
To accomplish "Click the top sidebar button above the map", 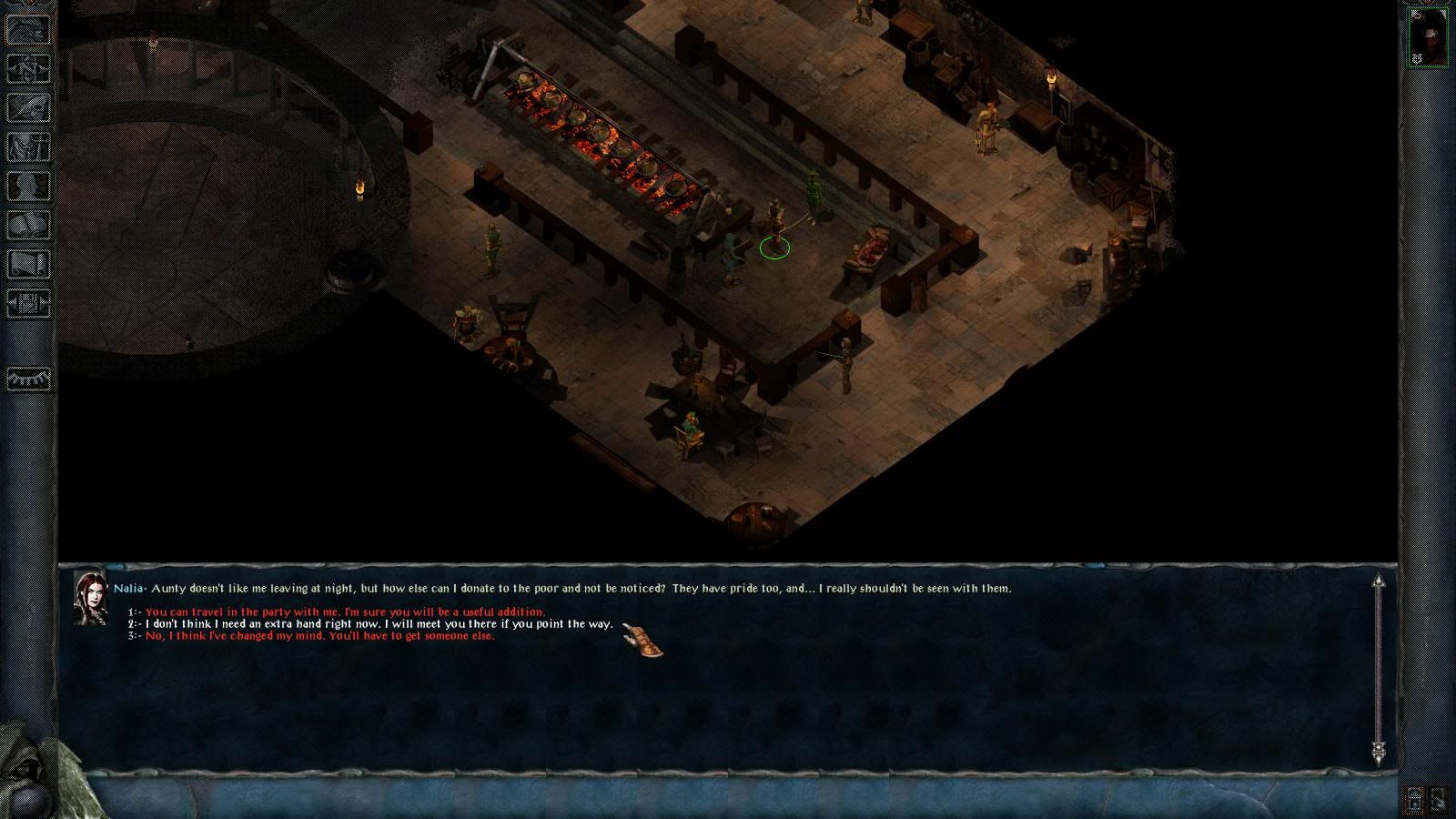I will [x=29, y=30].
